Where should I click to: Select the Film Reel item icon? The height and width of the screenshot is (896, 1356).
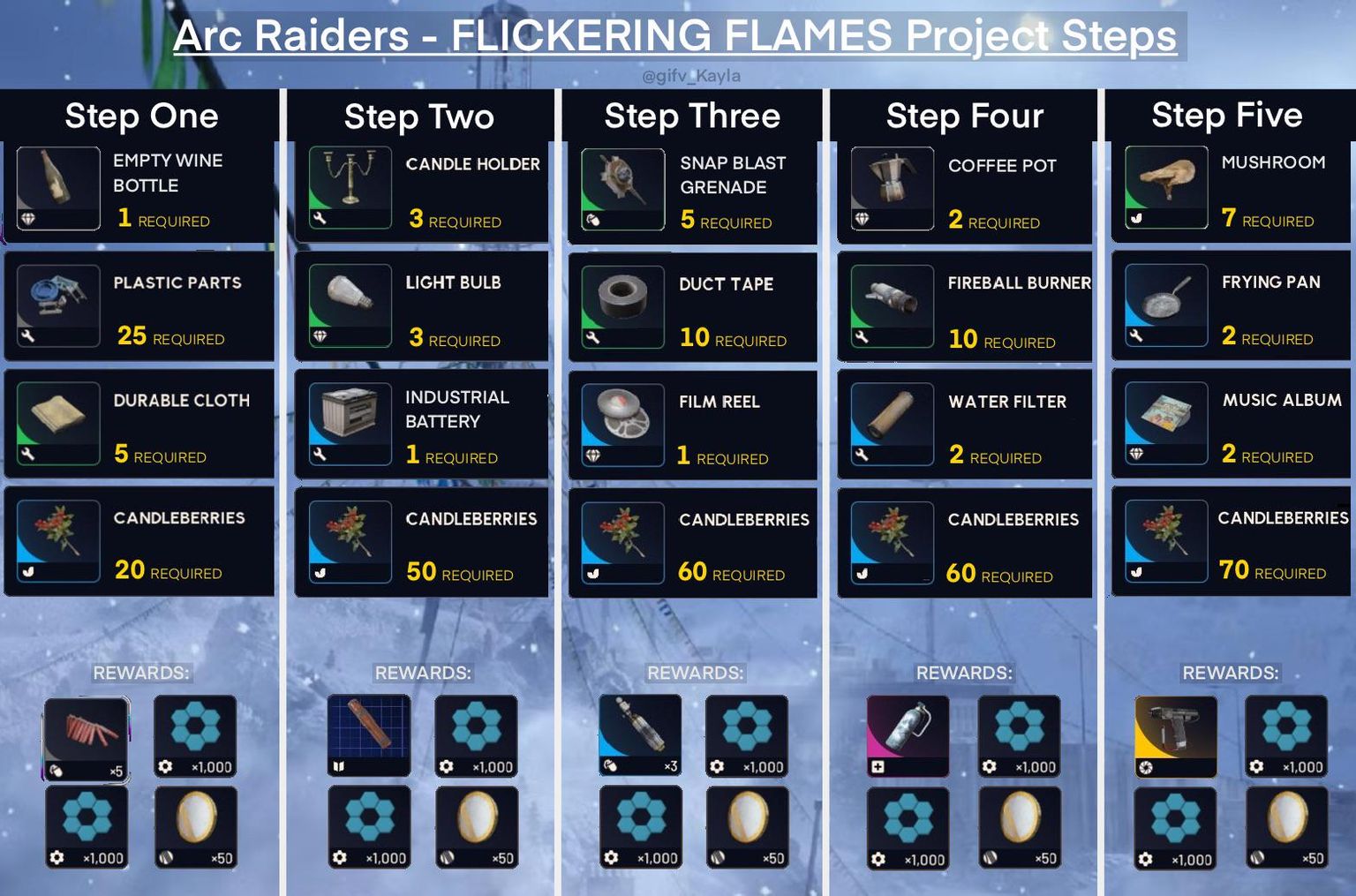622,424
